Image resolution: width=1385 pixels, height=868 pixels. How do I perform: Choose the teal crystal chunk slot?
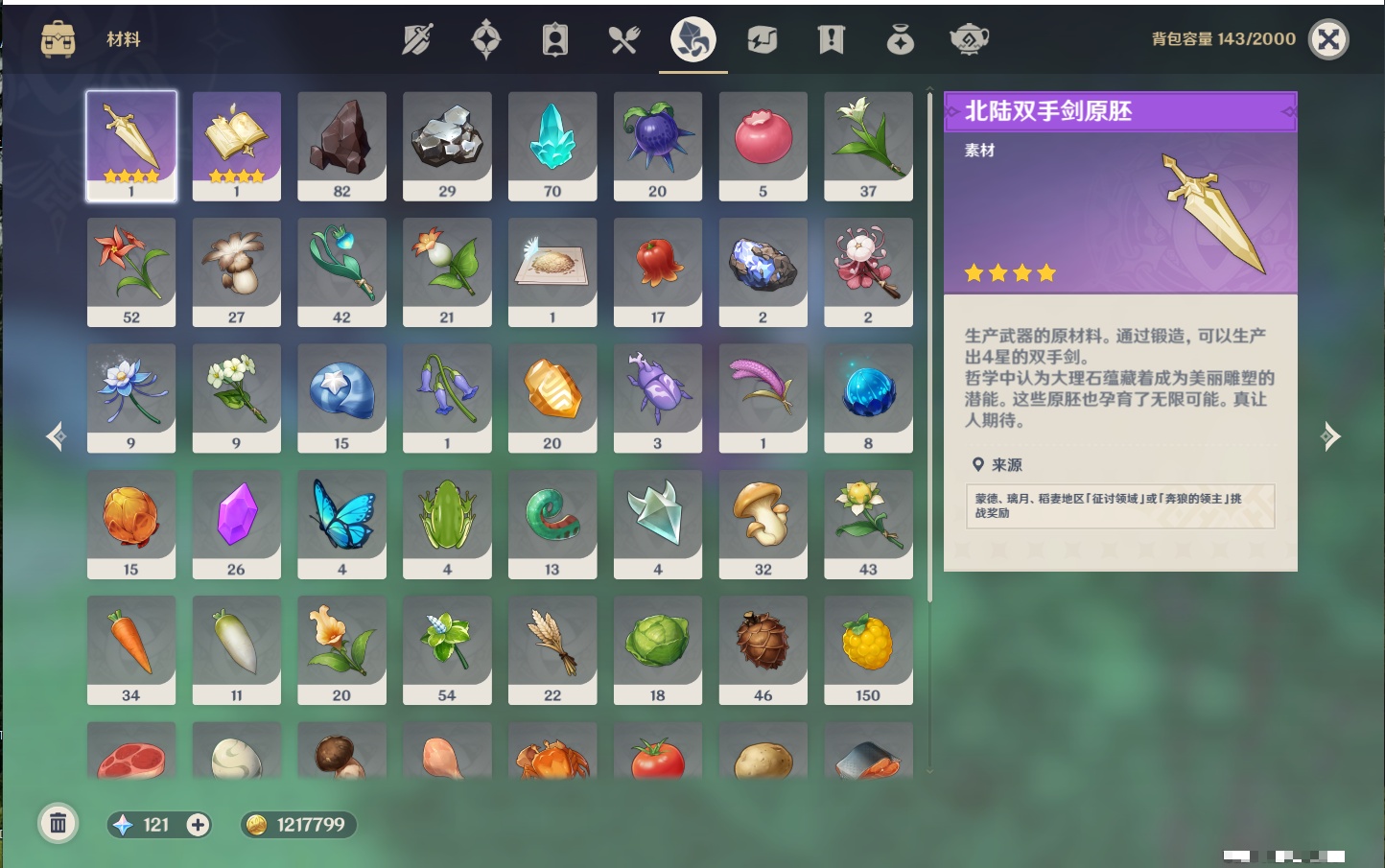pos(552,145)
